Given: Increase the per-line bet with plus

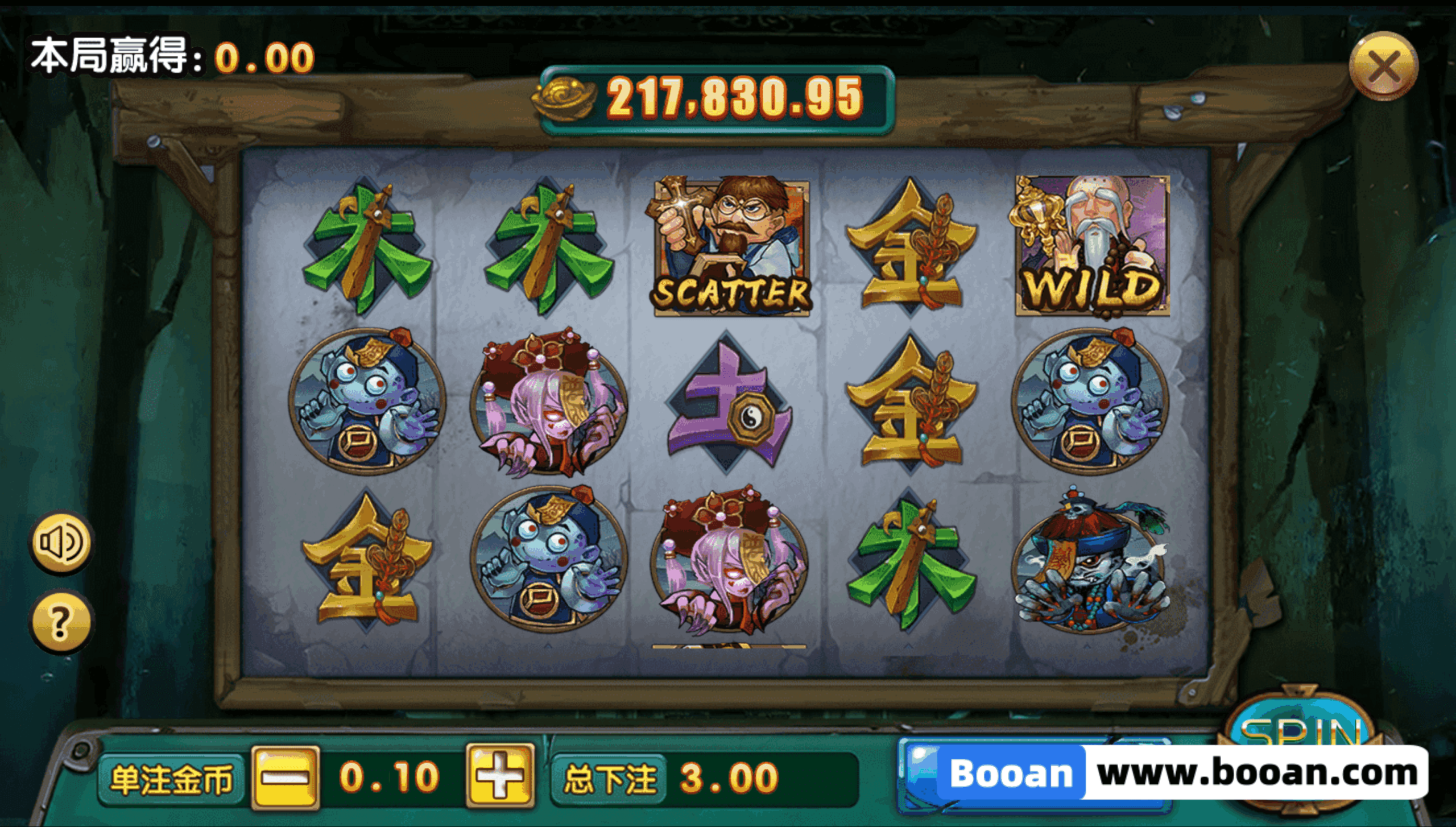Looking at the screenshot, I should (x=500, y=777).
